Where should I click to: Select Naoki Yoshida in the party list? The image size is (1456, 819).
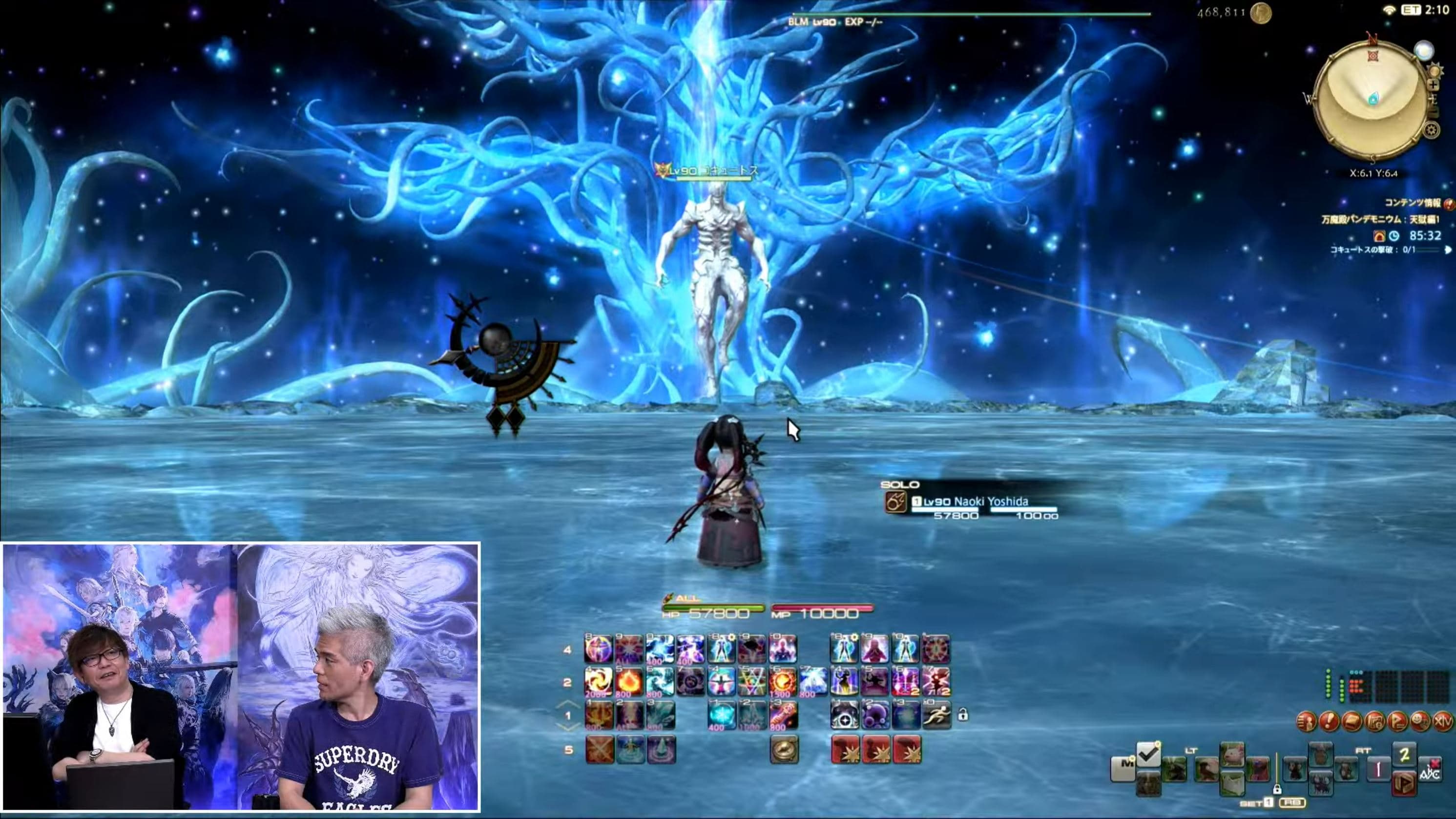(x=990, y=502)
